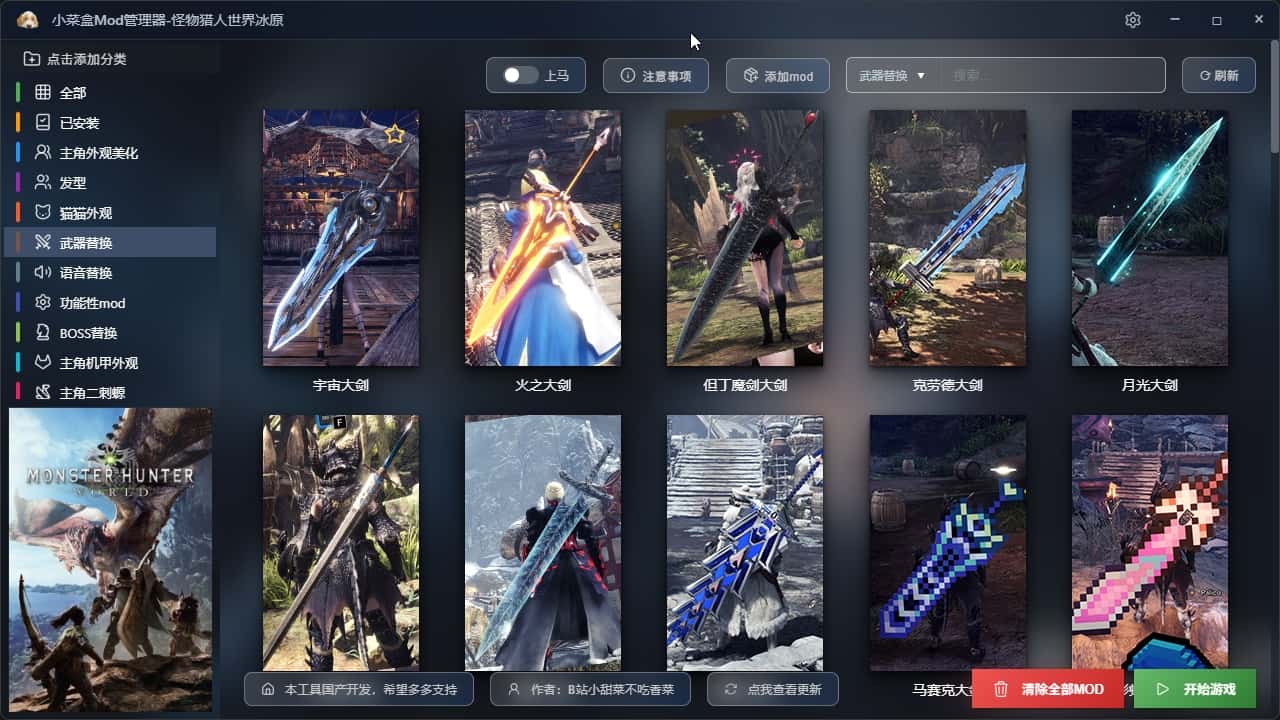
Task: Launch the game with 开始游戏
Action: pyautogui.click(x=1195, y=689)
